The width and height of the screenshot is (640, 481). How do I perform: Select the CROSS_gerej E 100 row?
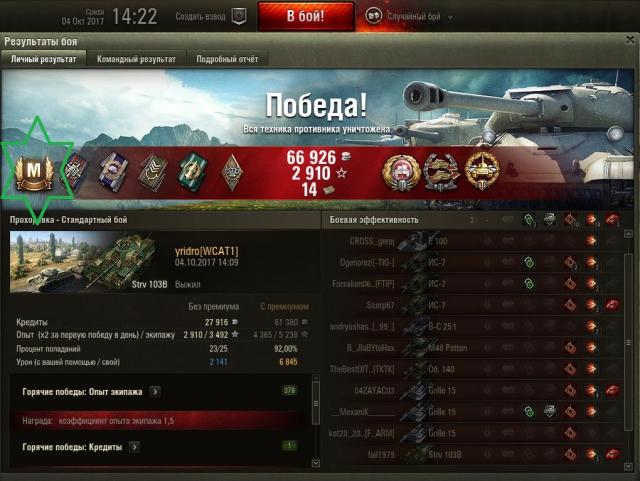click(x=470, y=241)
